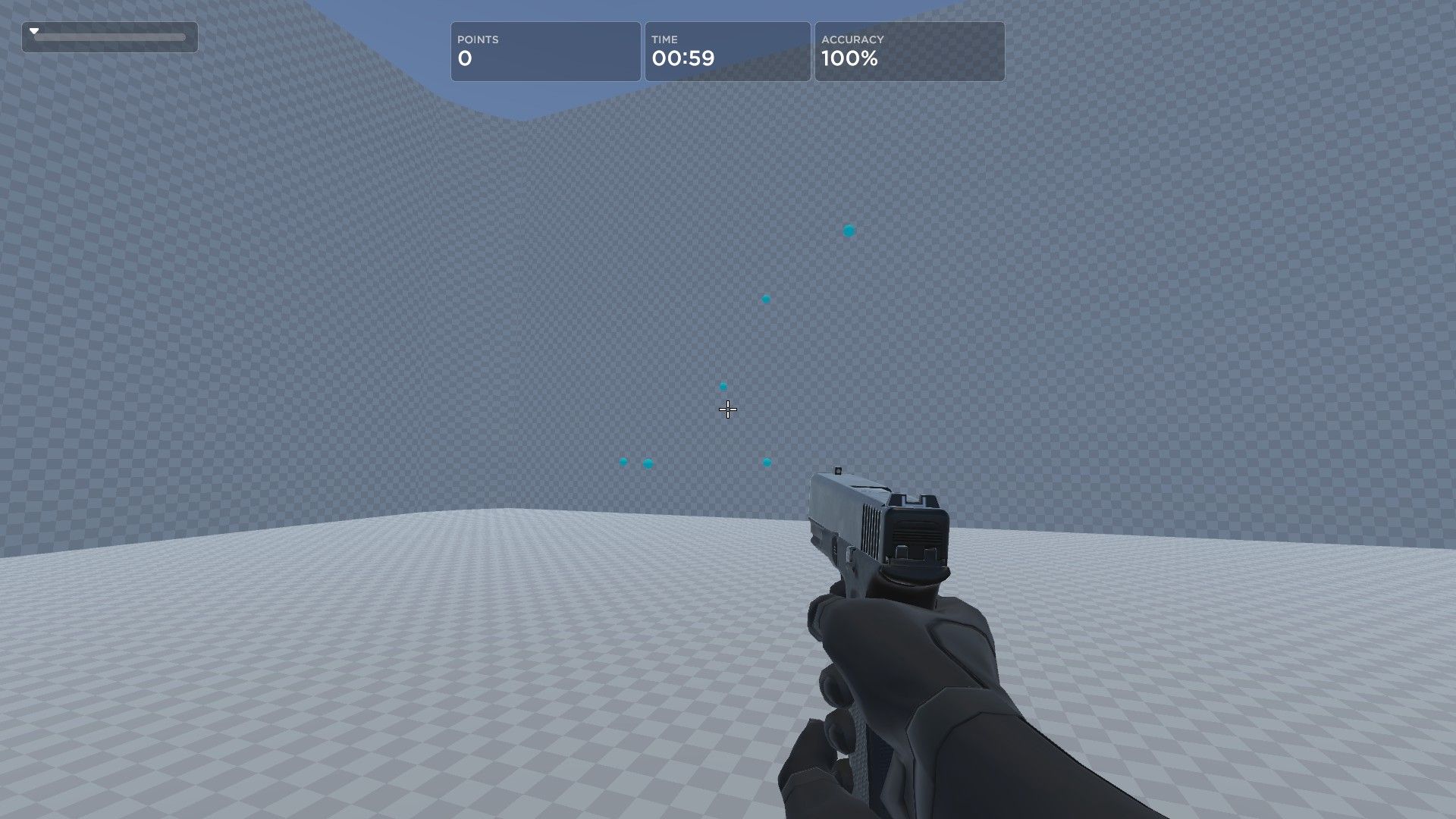Click the white arrow marker above the progress bar
Image resolution: width=1456 pixels, height=819 pixels.
tap(33, 30)
